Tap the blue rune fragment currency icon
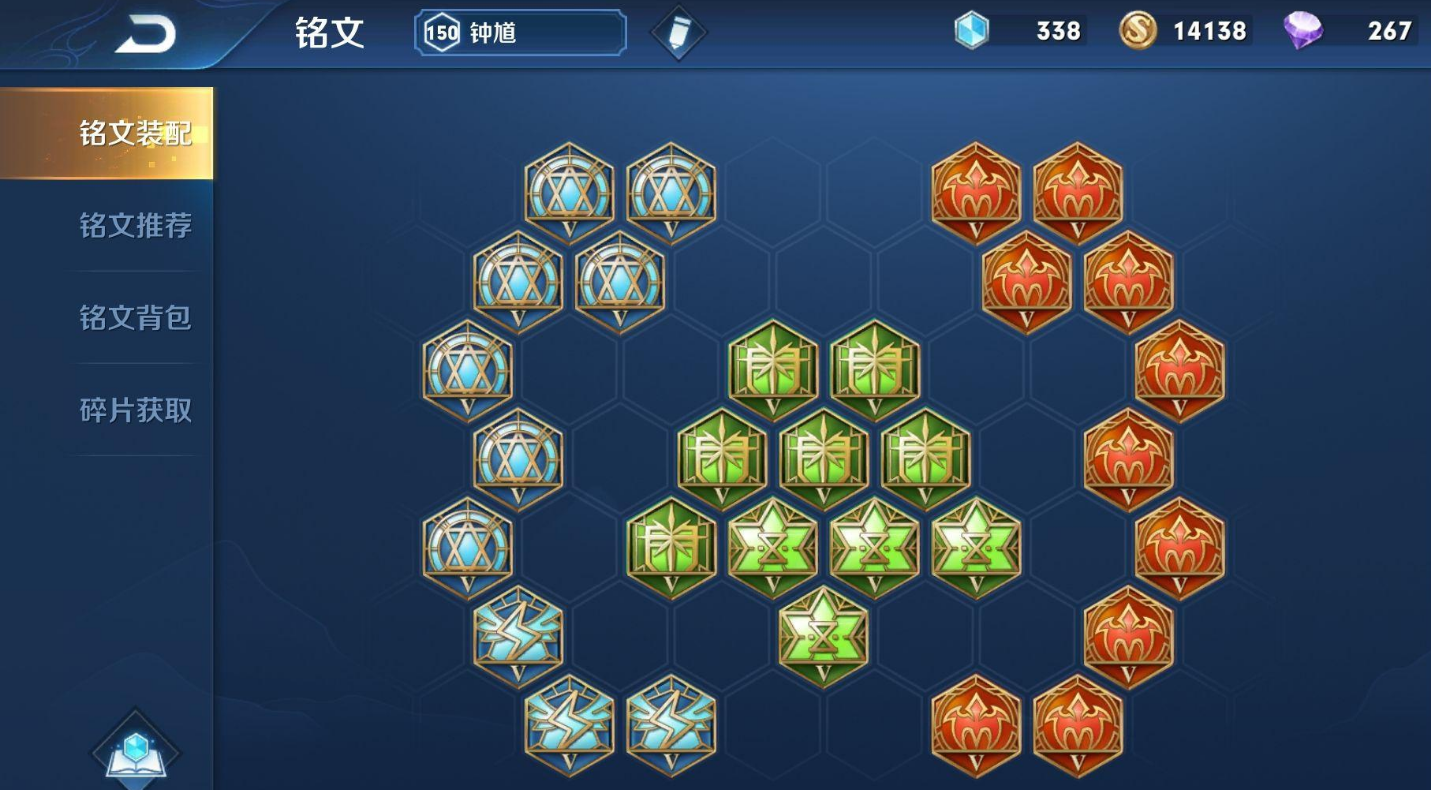Screen dimensions: 1431x790 coord(970,31)
